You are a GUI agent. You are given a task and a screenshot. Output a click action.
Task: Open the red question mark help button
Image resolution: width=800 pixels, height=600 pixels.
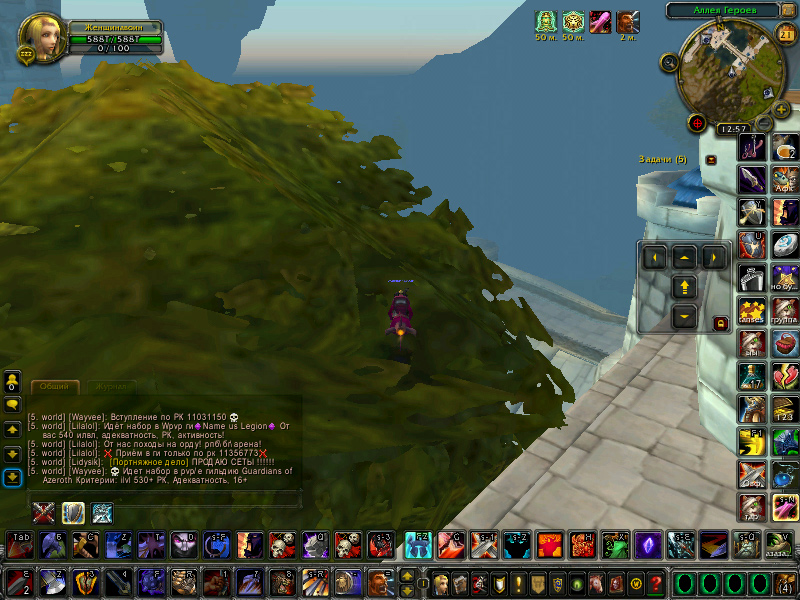click(655, 583)
